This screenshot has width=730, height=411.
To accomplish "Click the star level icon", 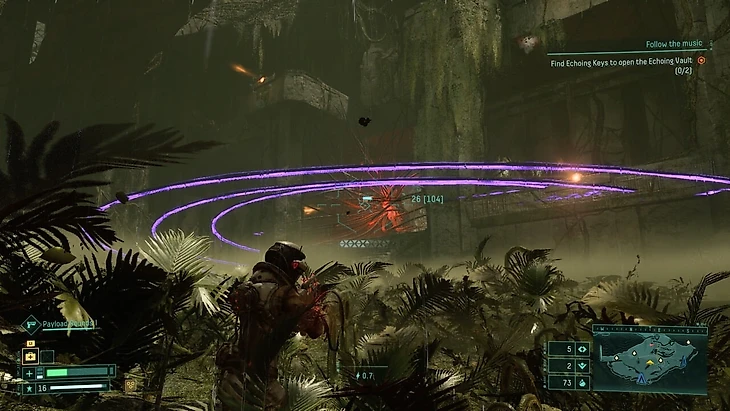I will pyautogui.click(x=29, y=386).
